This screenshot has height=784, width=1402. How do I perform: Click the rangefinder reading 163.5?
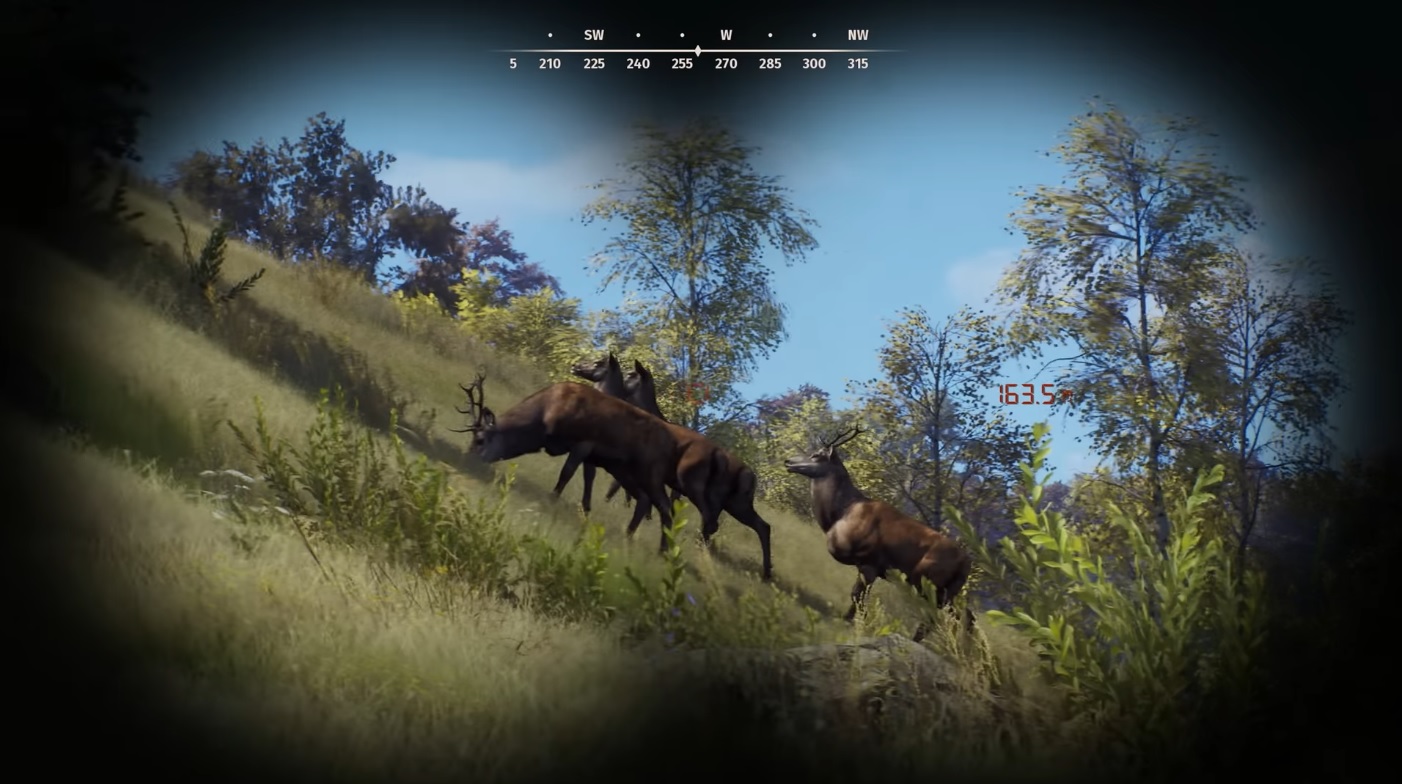click(x=1028, y=394)
